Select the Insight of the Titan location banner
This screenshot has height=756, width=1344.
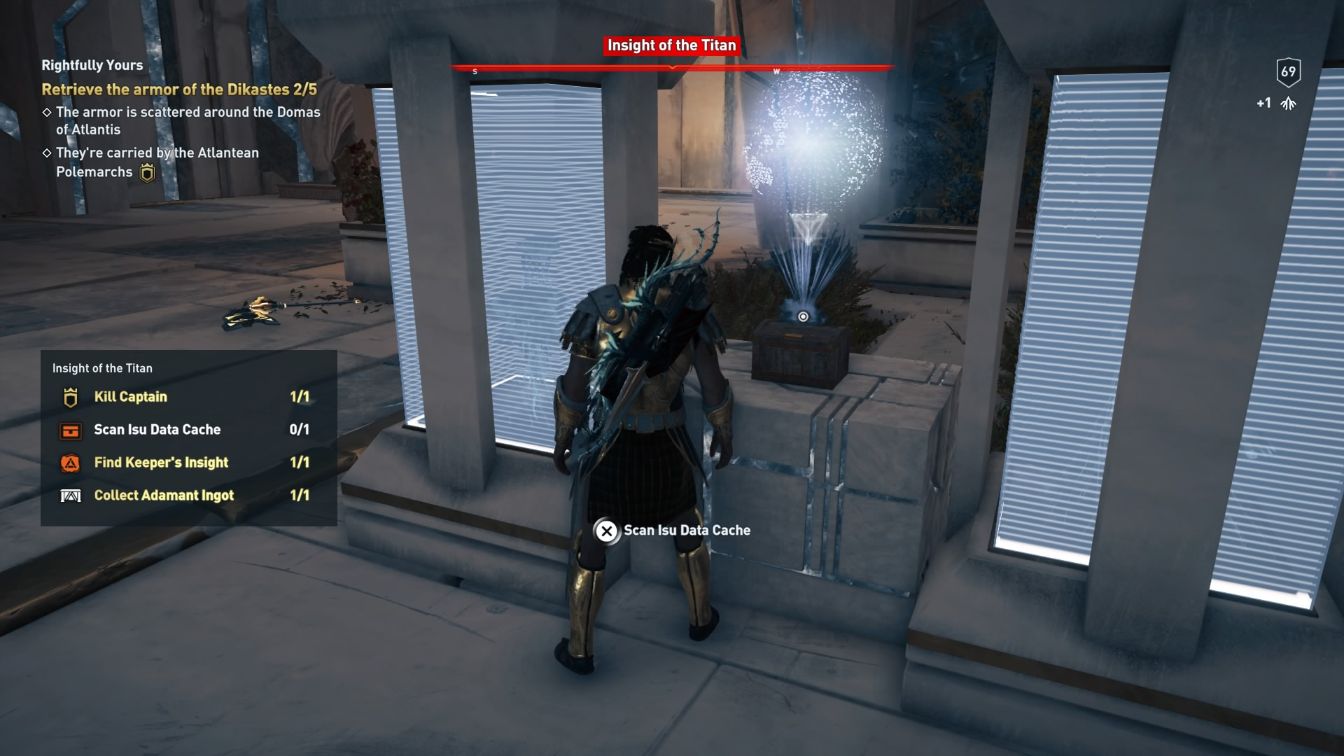pos(670,45)
